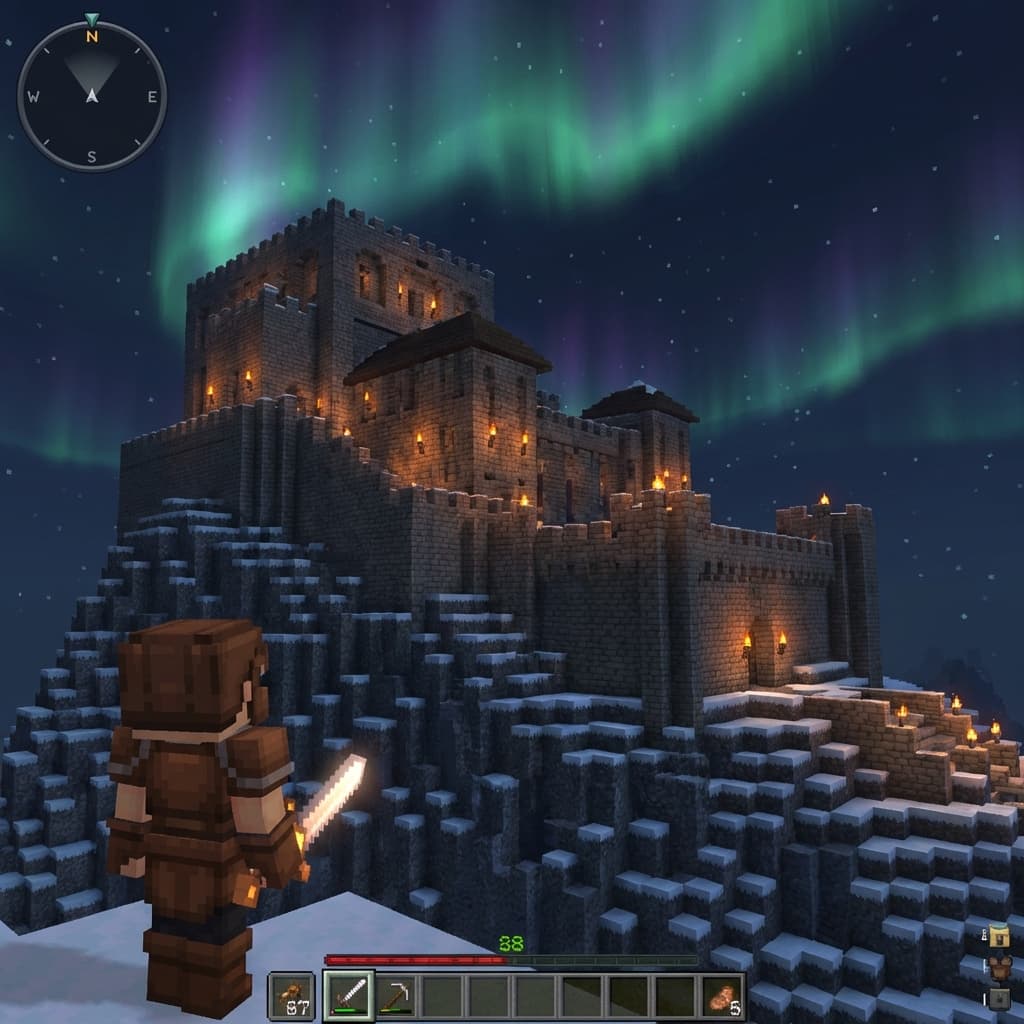Open the compass minimap

[92, 96]
